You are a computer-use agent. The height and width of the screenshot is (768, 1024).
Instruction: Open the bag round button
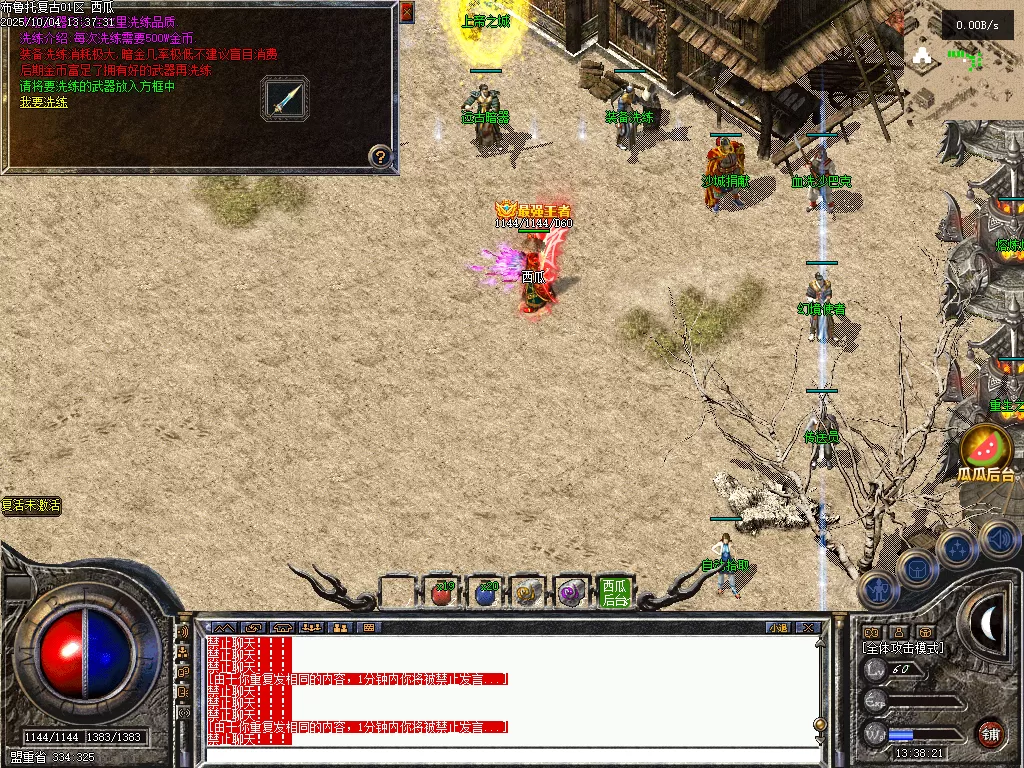[916, 568]
